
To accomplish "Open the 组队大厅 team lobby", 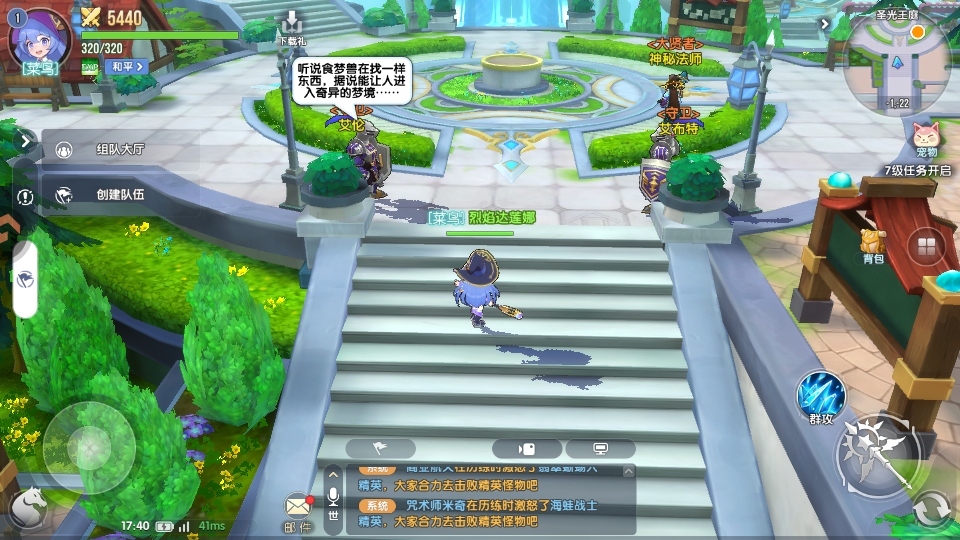I will point(120,149).
